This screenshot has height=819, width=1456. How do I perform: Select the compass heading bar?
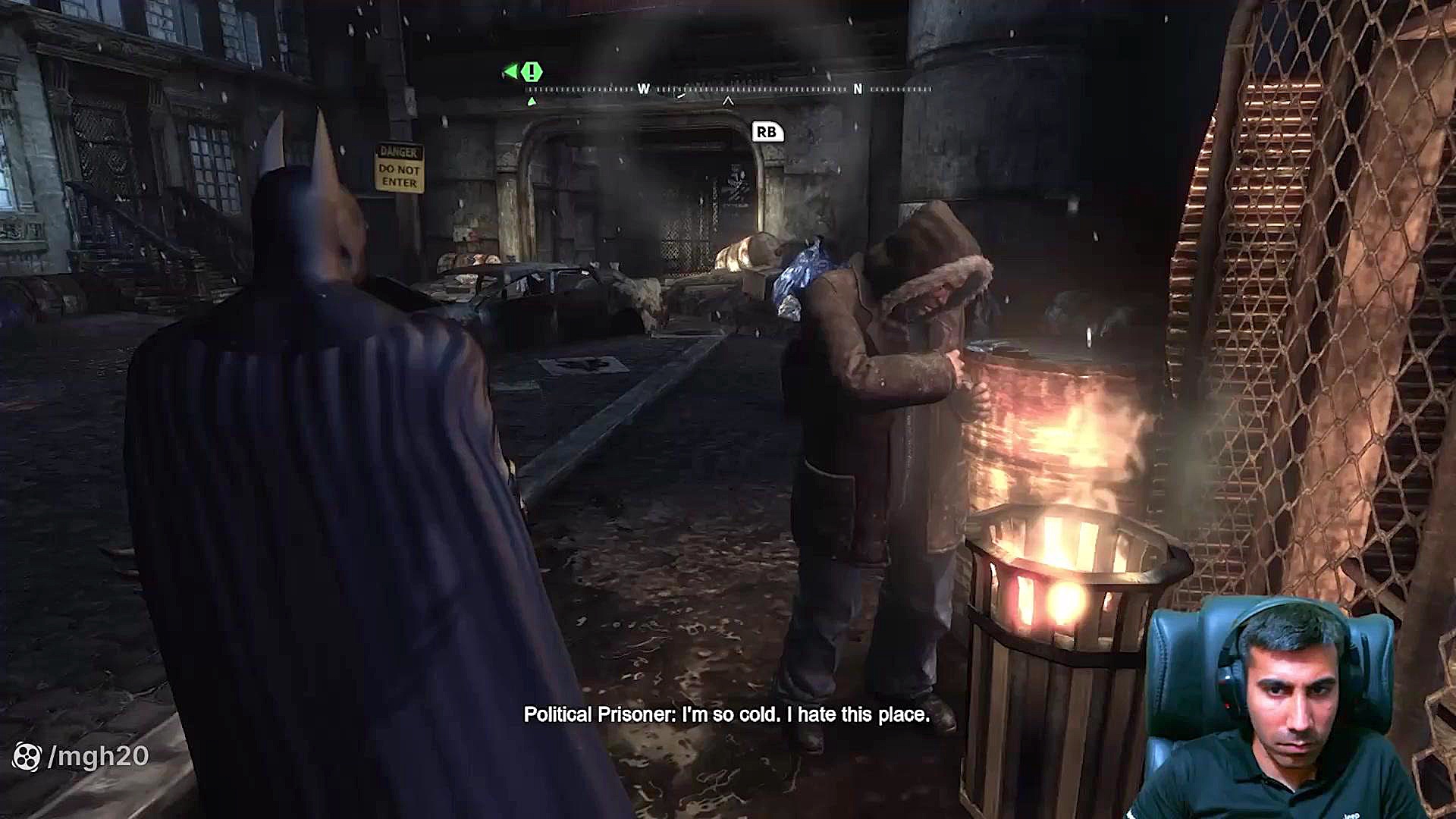point(728,89)
